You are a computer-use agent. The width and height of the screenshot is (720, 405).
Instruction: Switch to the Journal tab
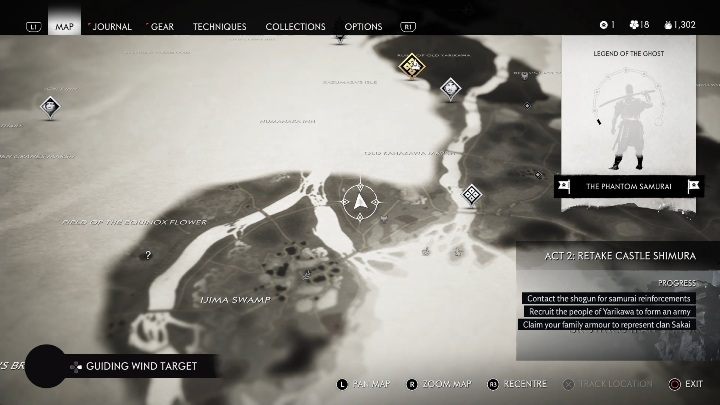point(111,26)
